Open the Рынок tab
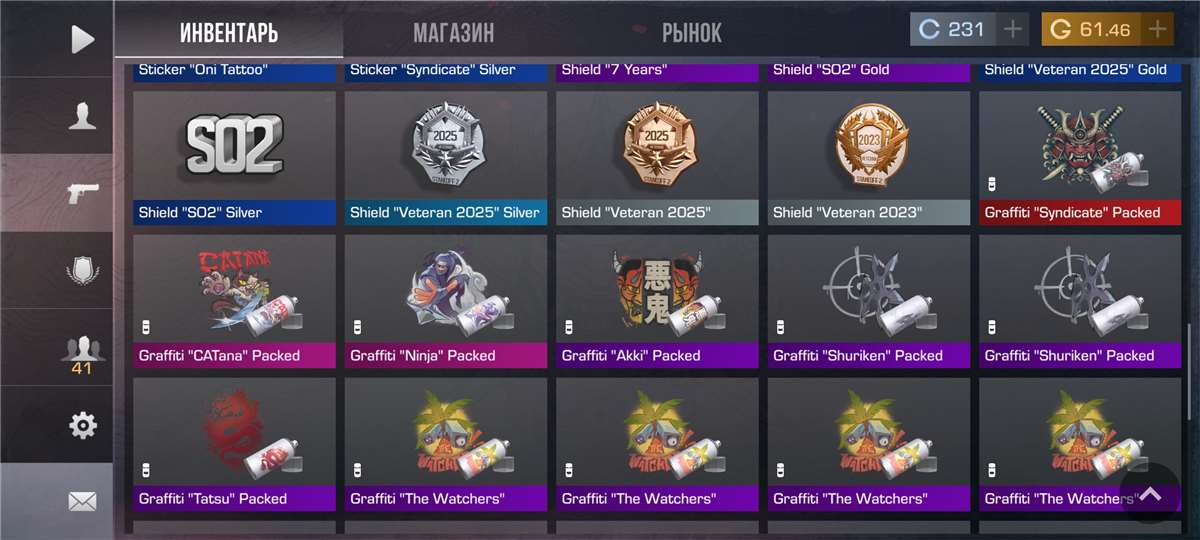This screenshot has width=1200, height=540. (691, 33)
